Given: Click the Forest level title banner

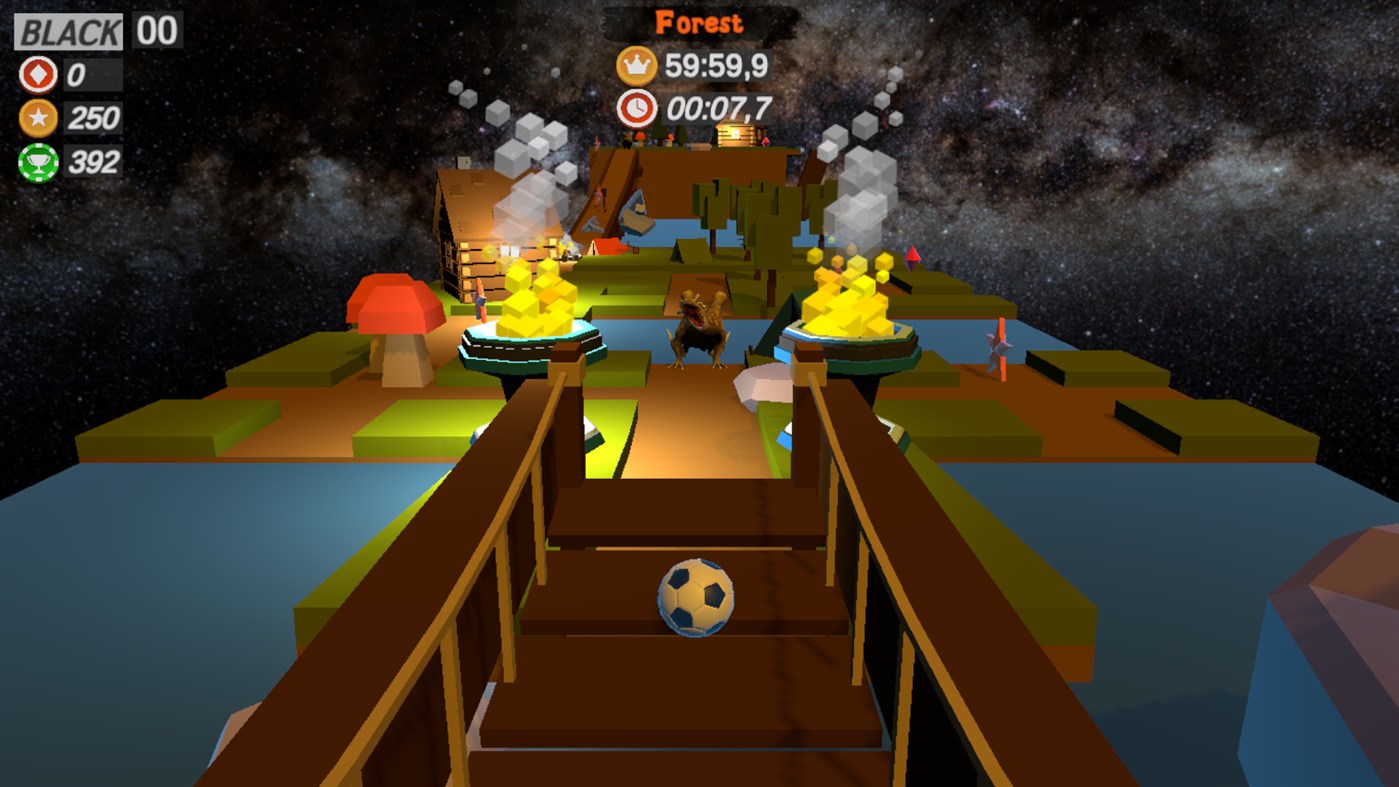Looking at the screenshot, I should tap(697, 22).
